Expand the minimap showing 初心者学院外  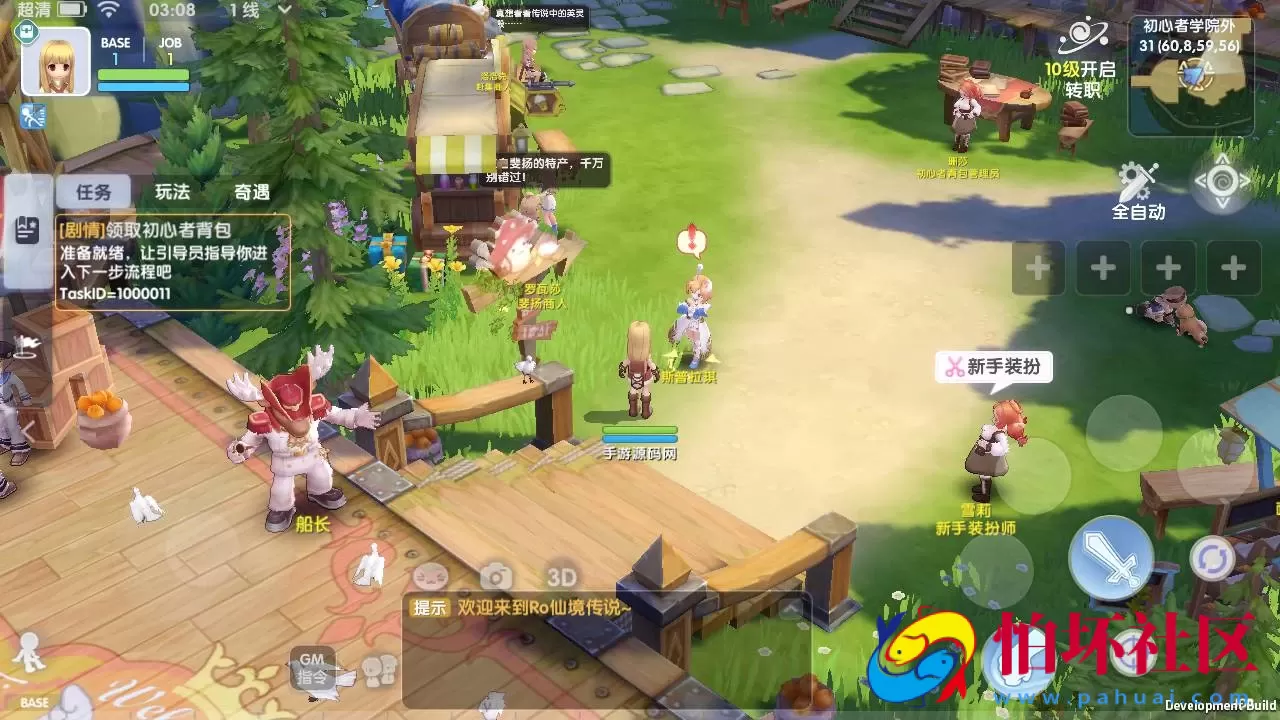click(x=1190, y=74)
